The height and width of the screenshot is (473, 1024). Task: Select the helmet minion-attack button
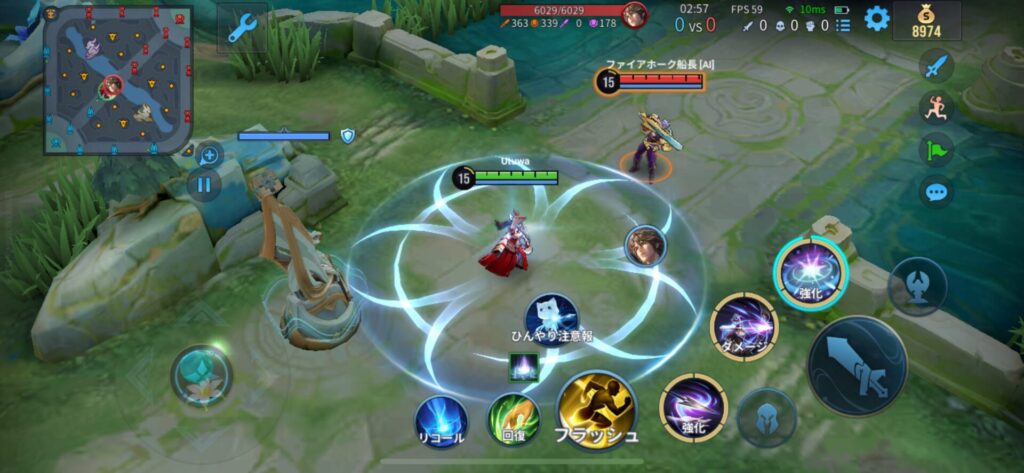767,417
